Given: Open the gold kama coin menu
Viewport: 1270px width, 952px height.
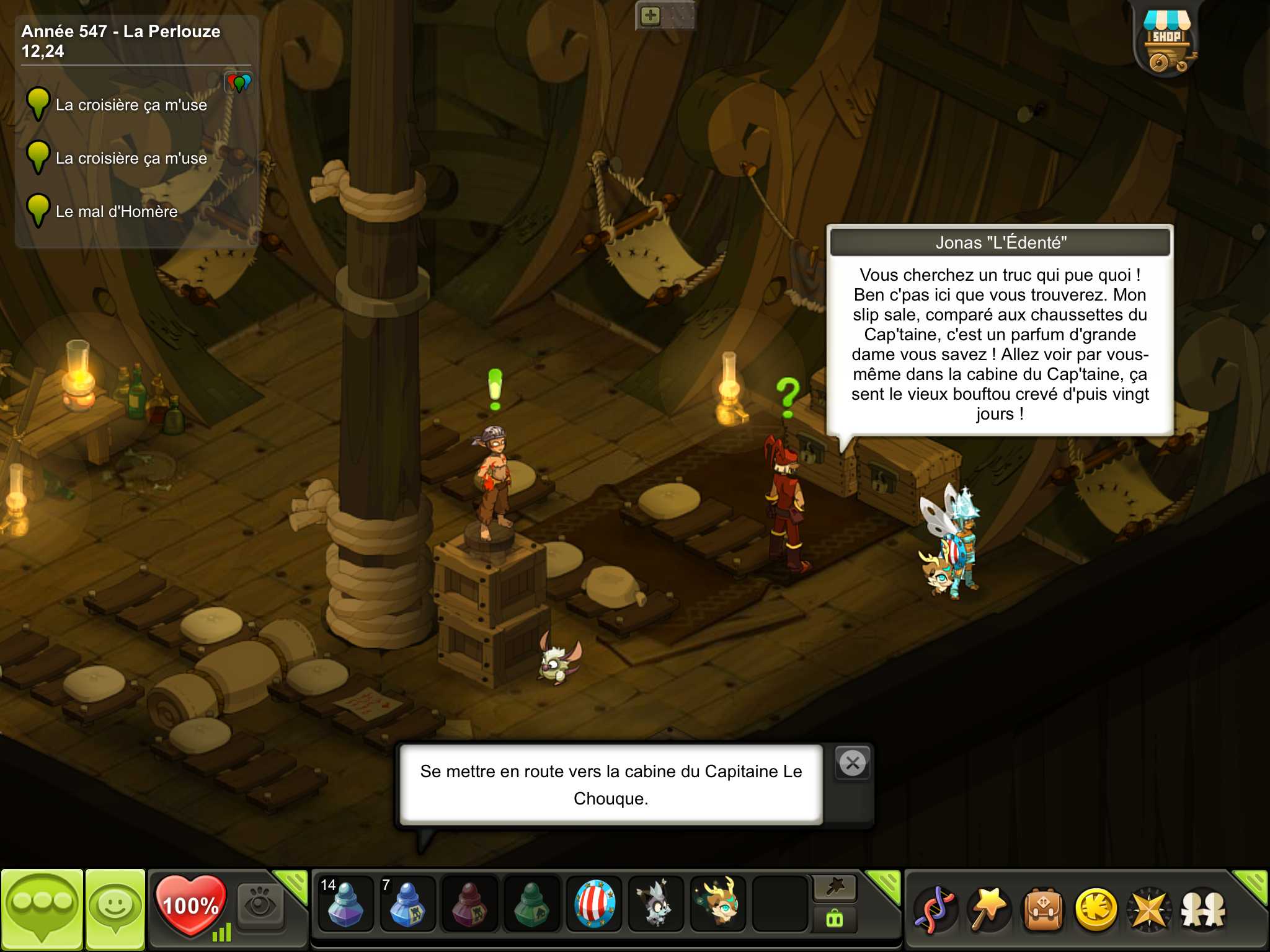Looking at the screenshot, I should [x=1096, y=910].
